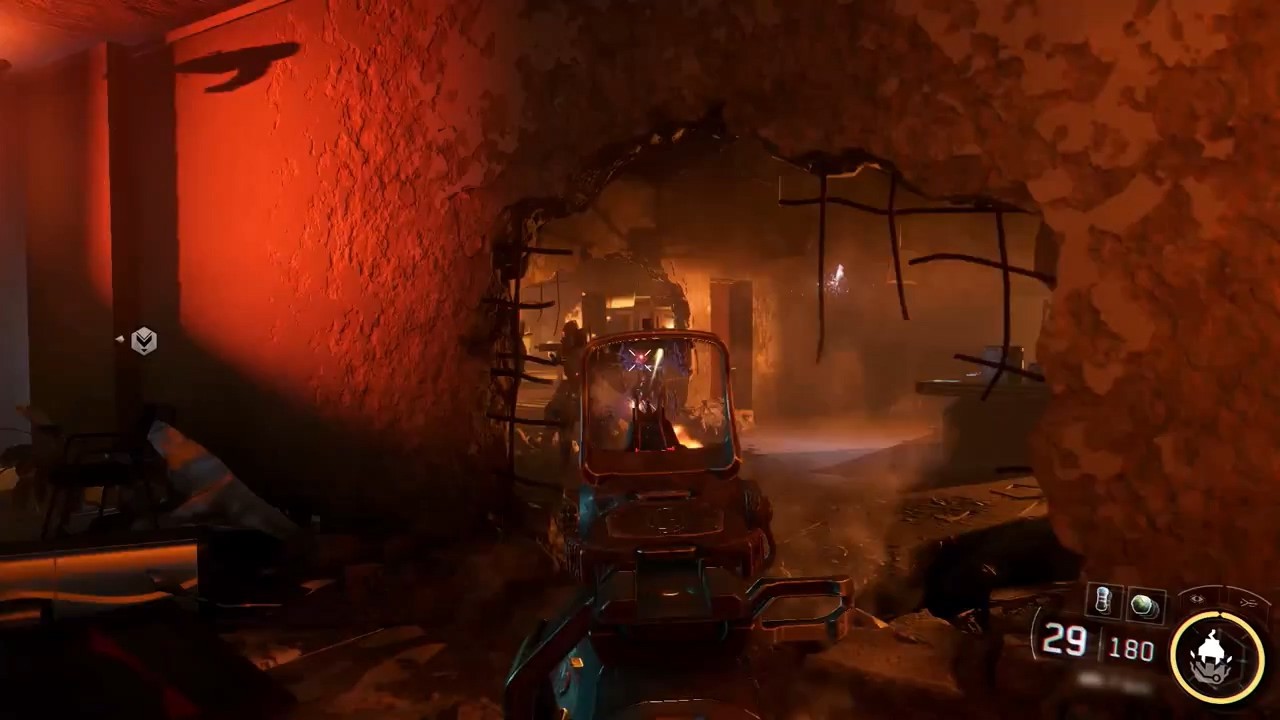Toggle the eye vision mode icon

[x=1198, y=600]
